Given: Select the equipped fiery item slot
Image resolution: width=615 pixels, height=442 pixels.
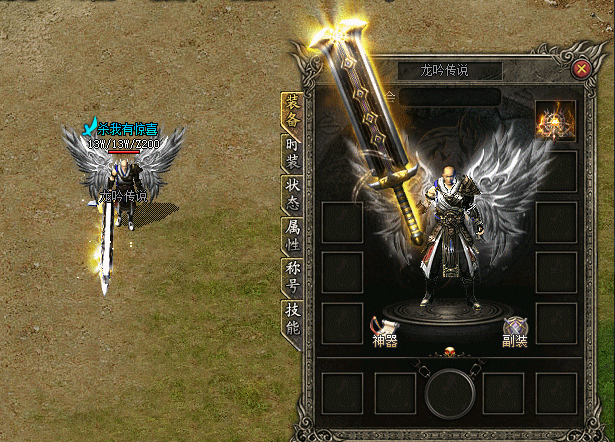Looking at the screenshot, I should point(555,120).
